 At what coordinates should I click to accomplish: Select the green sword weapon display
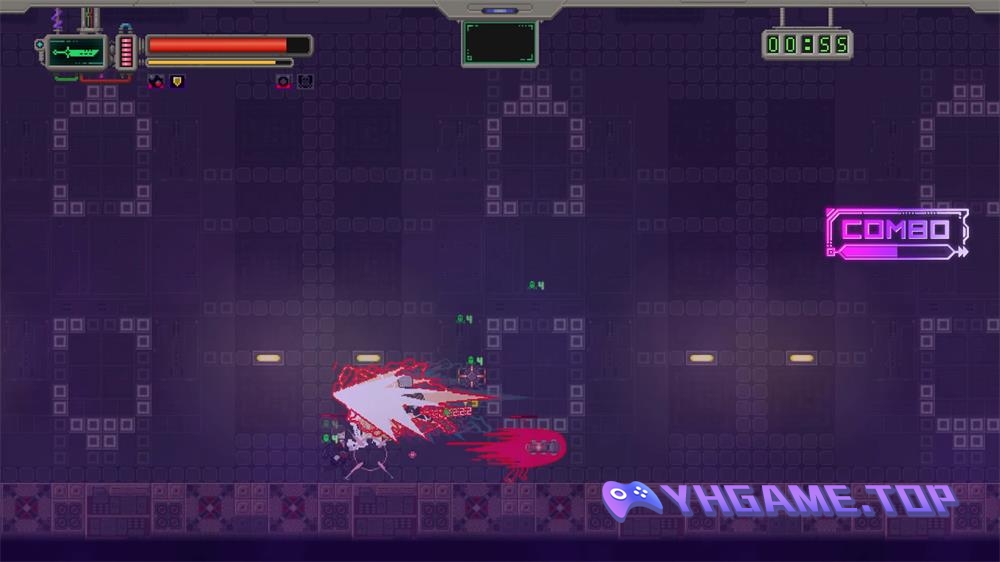[76, 51]
